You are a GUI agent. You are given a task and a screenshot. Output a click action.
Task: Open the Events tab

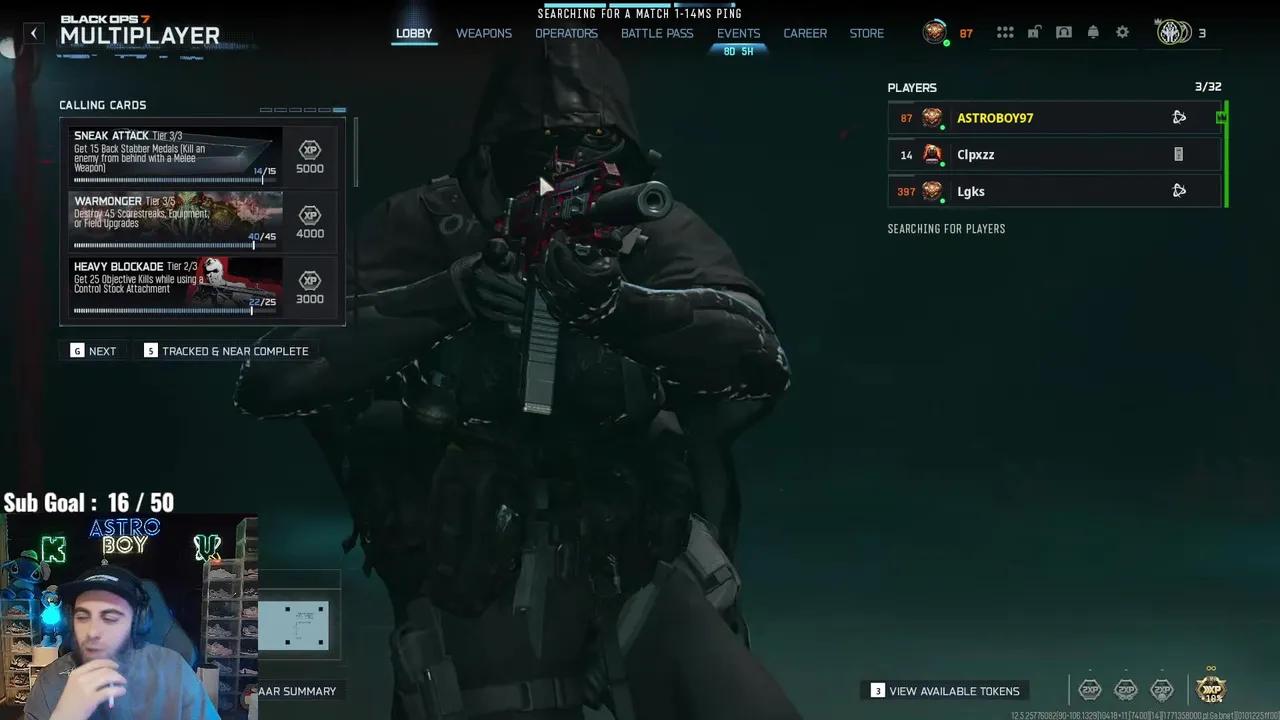click(x=738, y=33)
